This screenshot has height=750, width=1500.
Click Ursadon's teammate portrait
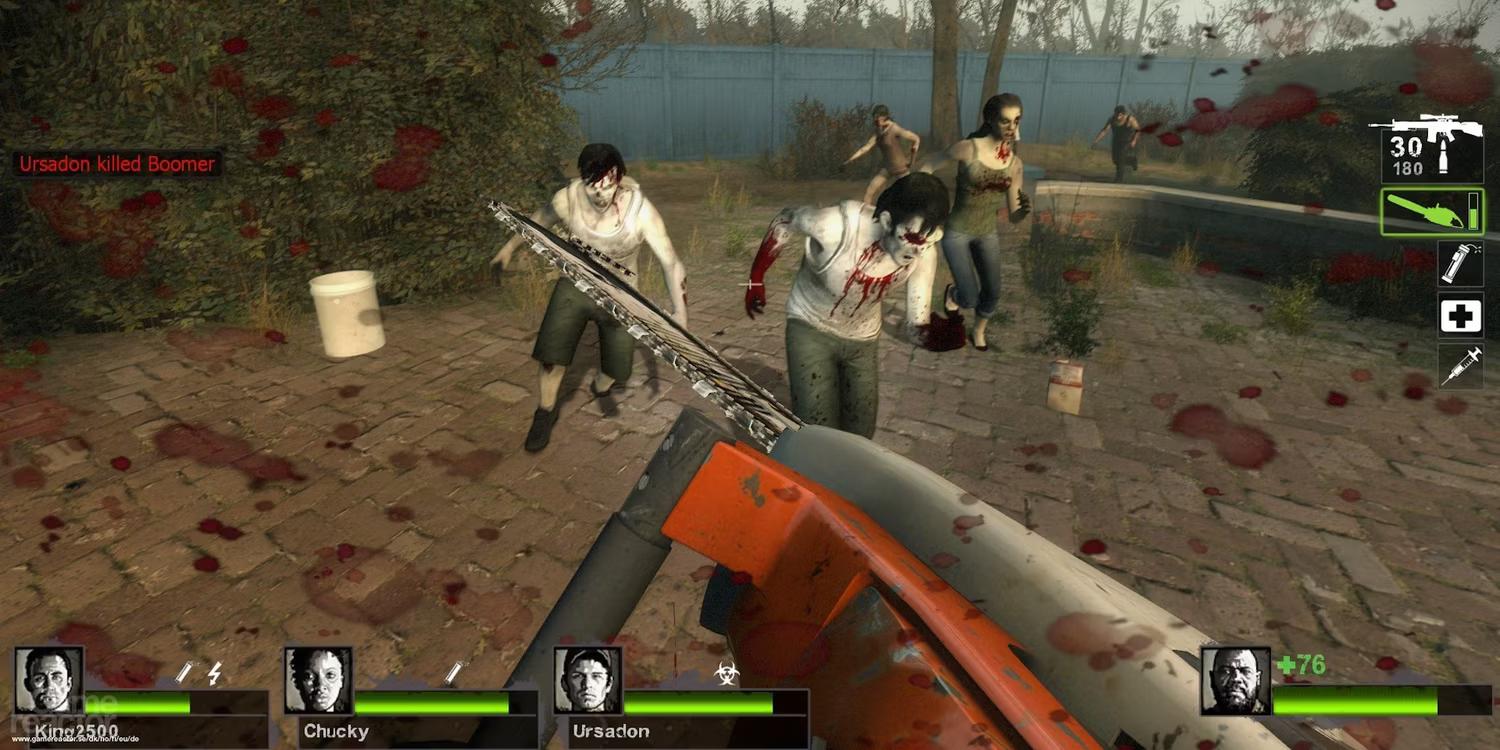pos(588,680)
